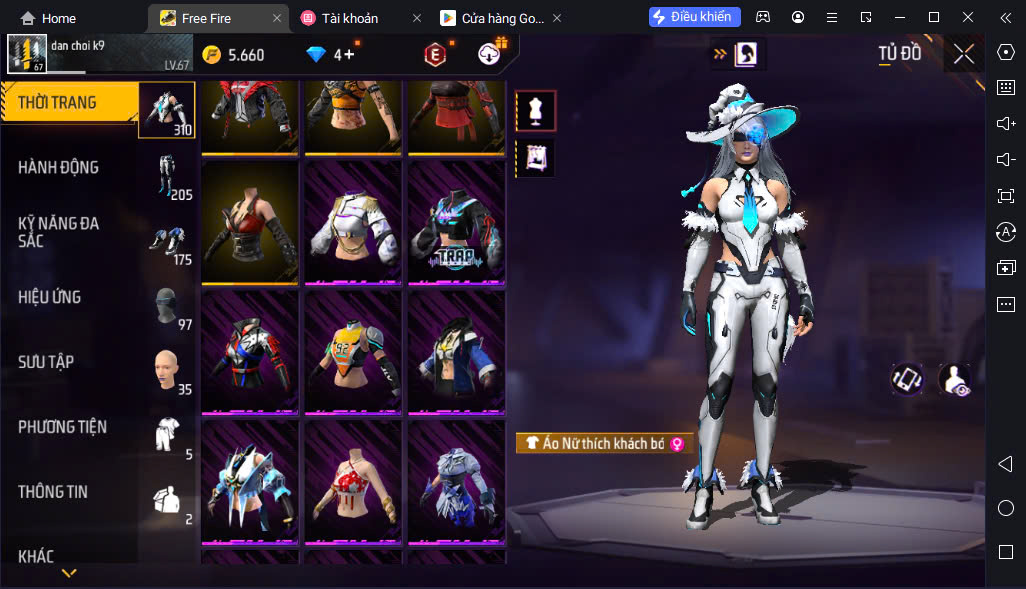The image size is (1026, 589).
Task: Open the download cloud icon
Action: point(490,55)
